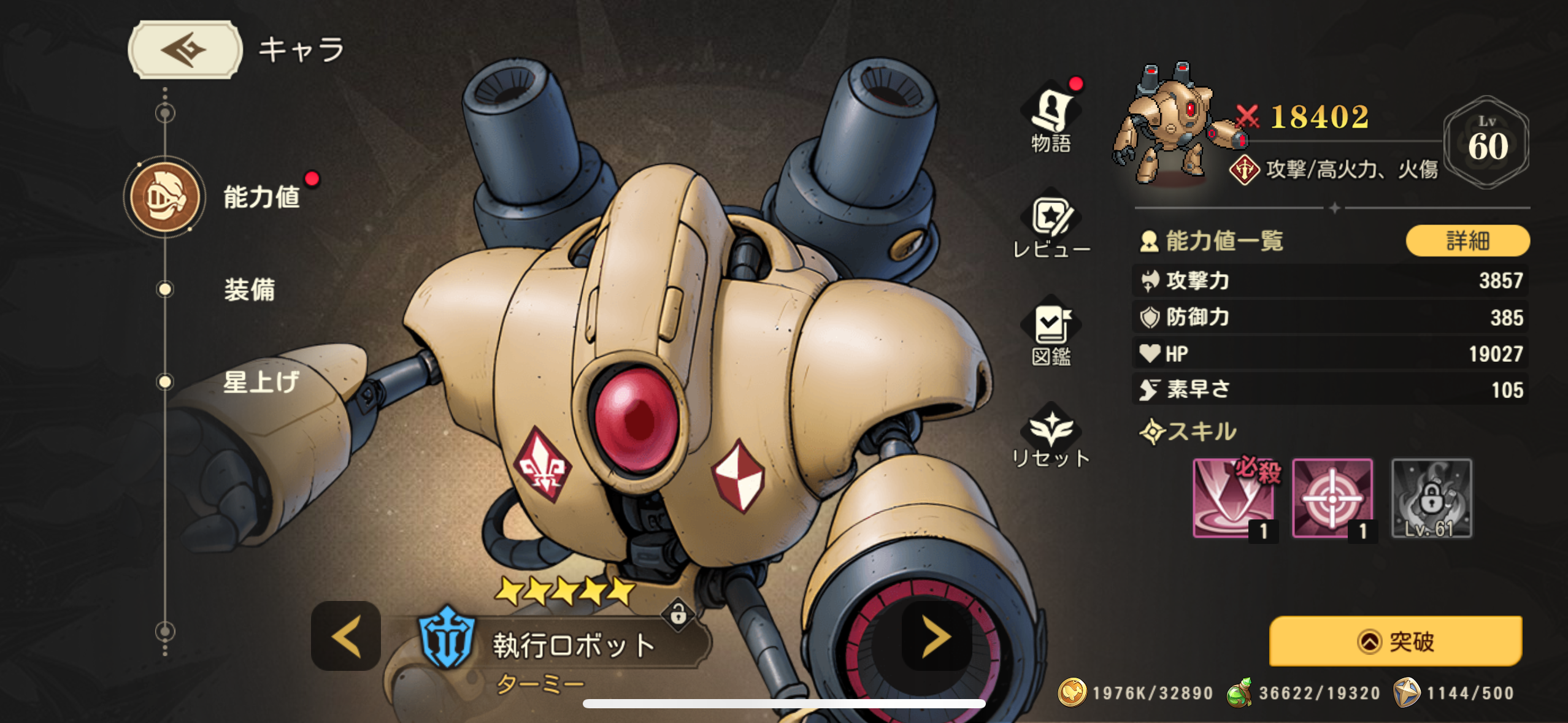Go back using the arrow button
The width and height of the screenshot is (1568, 723).
[x=185, y=50]
